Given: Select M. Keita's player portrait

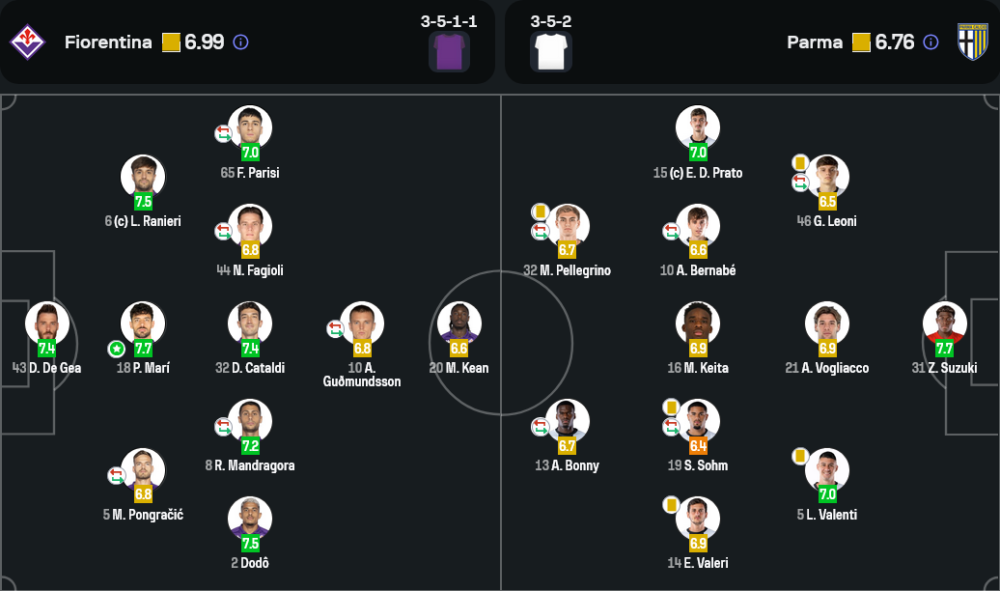Looking at the screenshot, I should 698,324.
